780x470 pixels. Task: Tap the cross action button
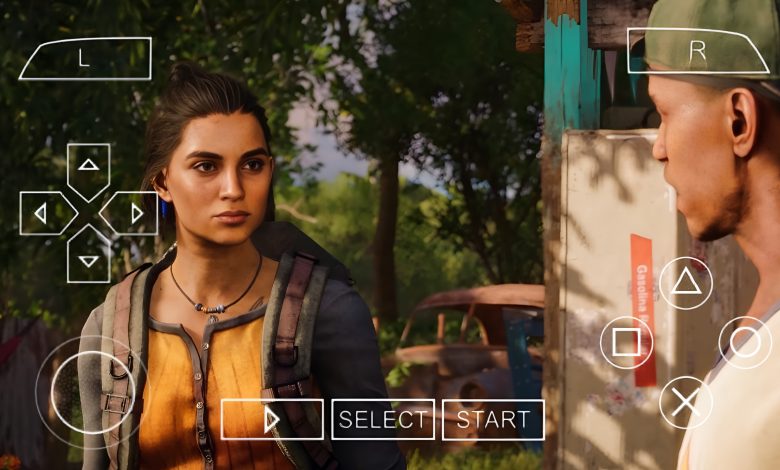click(686, 402)
